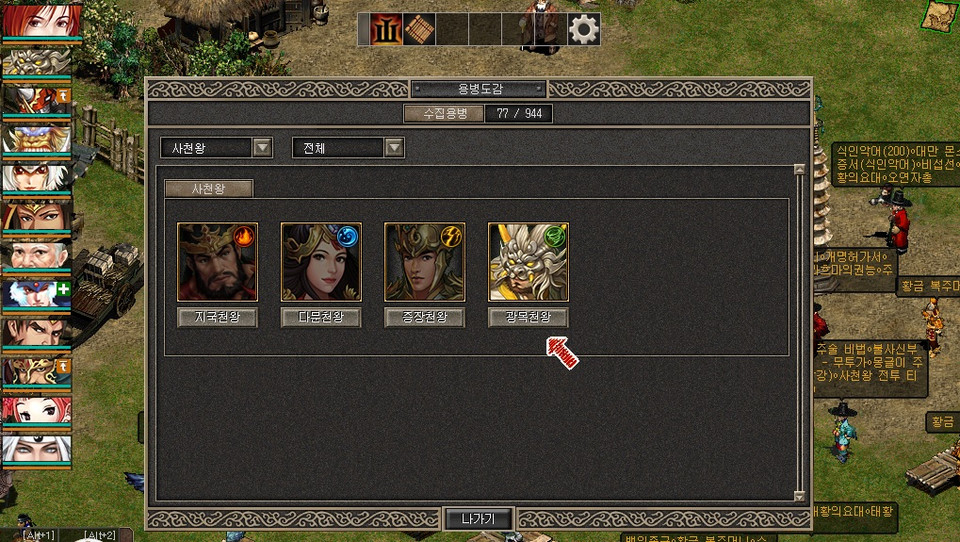Open the 전체 filter dropdown
This screenshot has width=960, height=542.
pyautogui.click(x=394, y=148)
